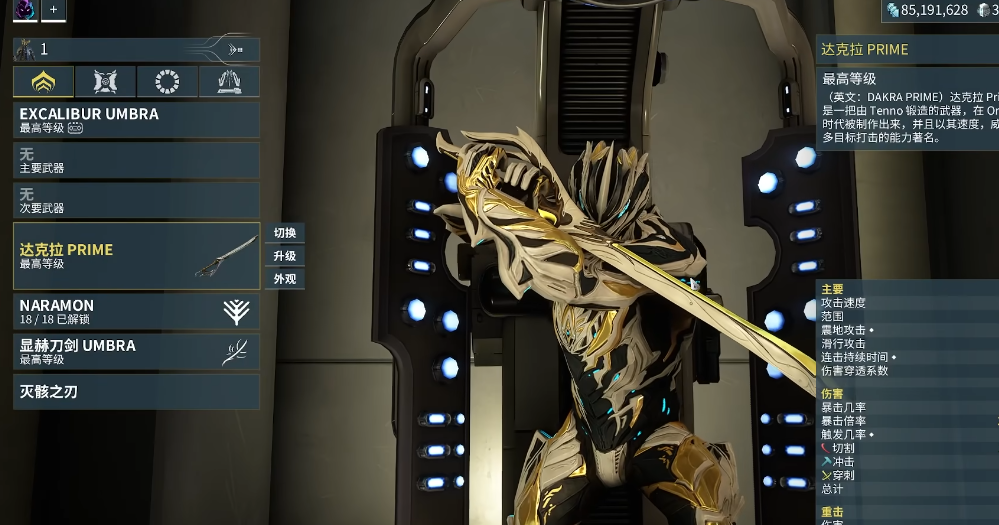Open the loadout selector bar numbered 1
Image resolution: width=999 pixels, height=525 pixels.
click(136, 49)
